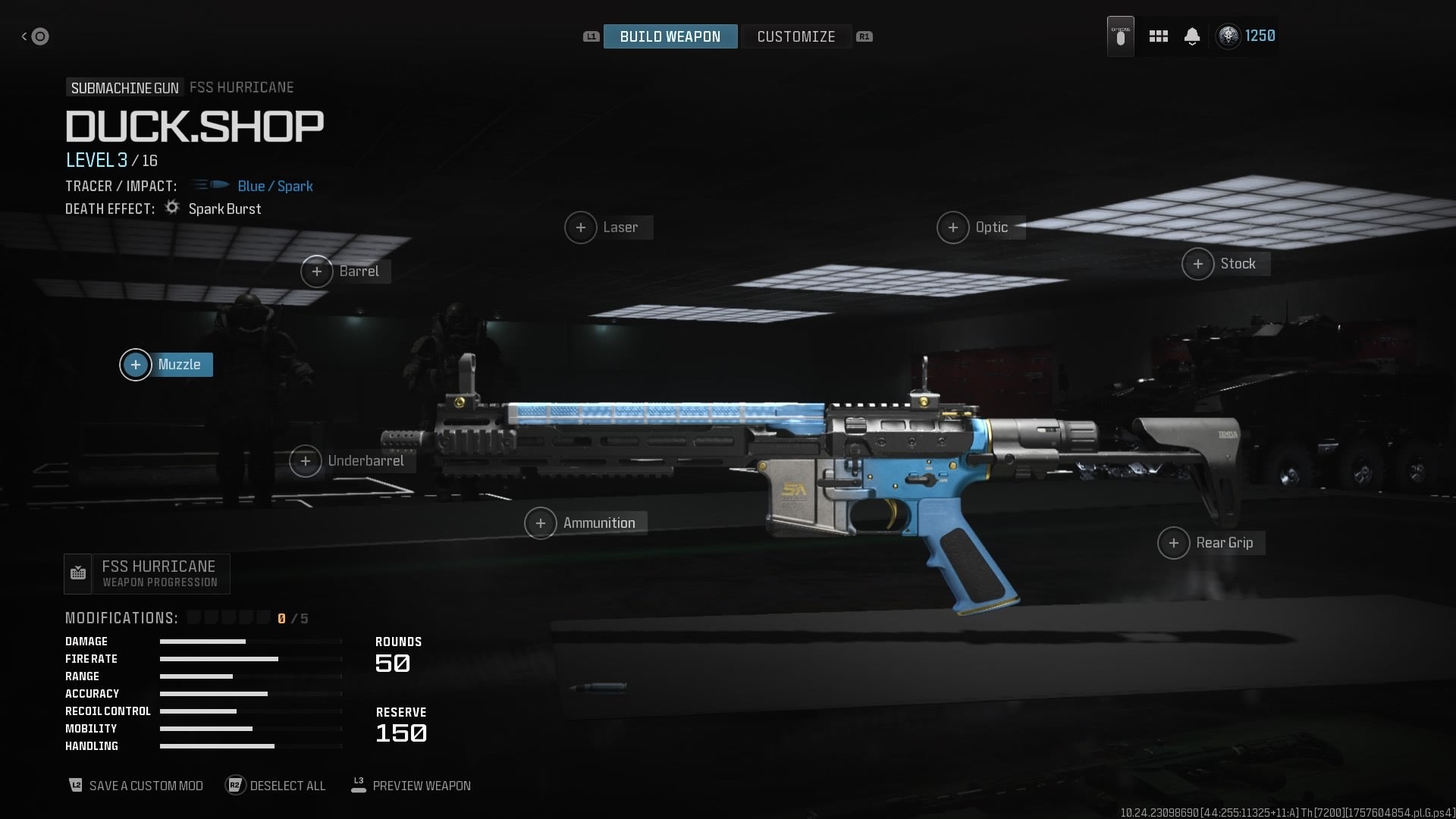Switch to the Customize tab
Viewport: 1456px width, 819px height.
pos(796,36)
